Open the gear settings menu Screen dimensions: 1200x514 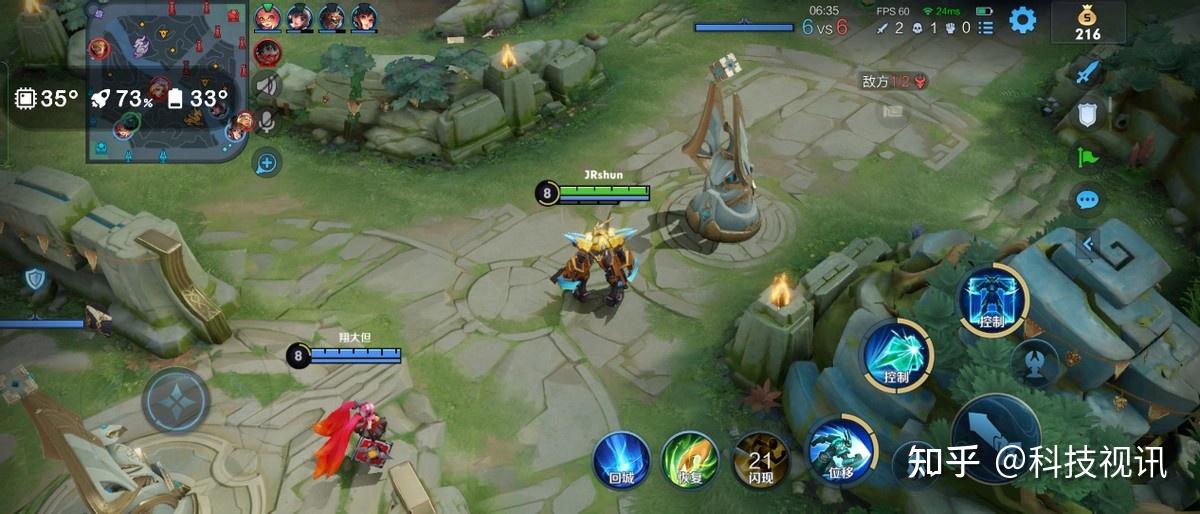1022,20
